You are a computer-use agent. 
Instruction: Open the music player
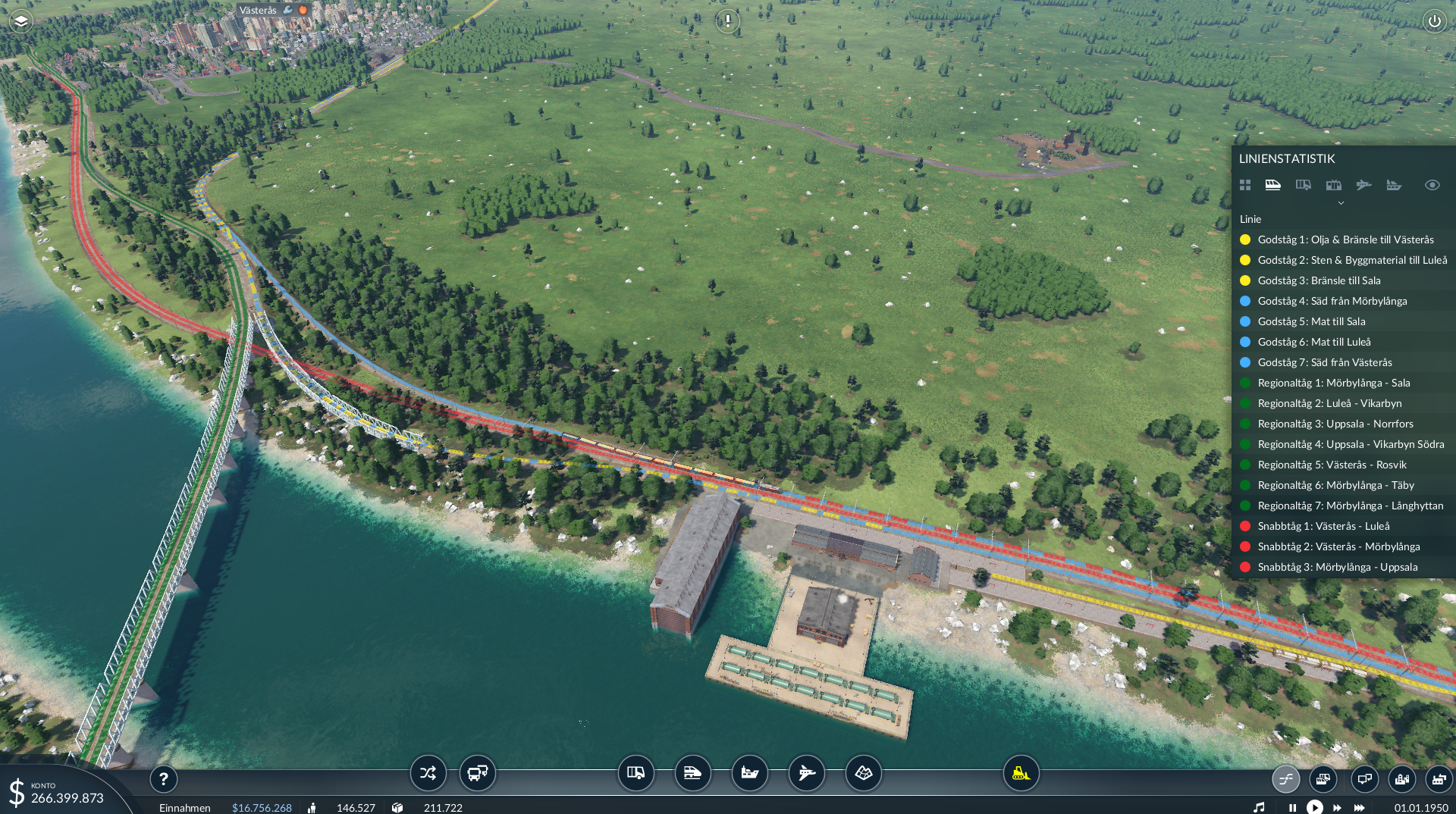tap(1259, 808)
